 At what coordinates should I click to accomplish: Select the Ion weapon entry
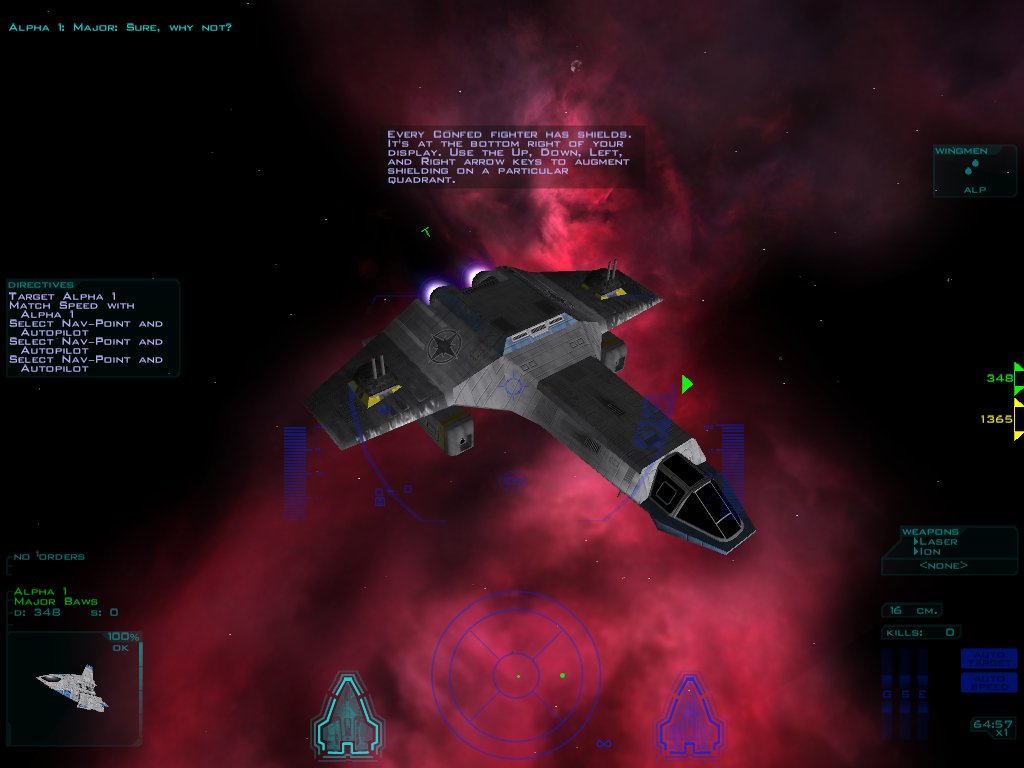tap(930, 552)
